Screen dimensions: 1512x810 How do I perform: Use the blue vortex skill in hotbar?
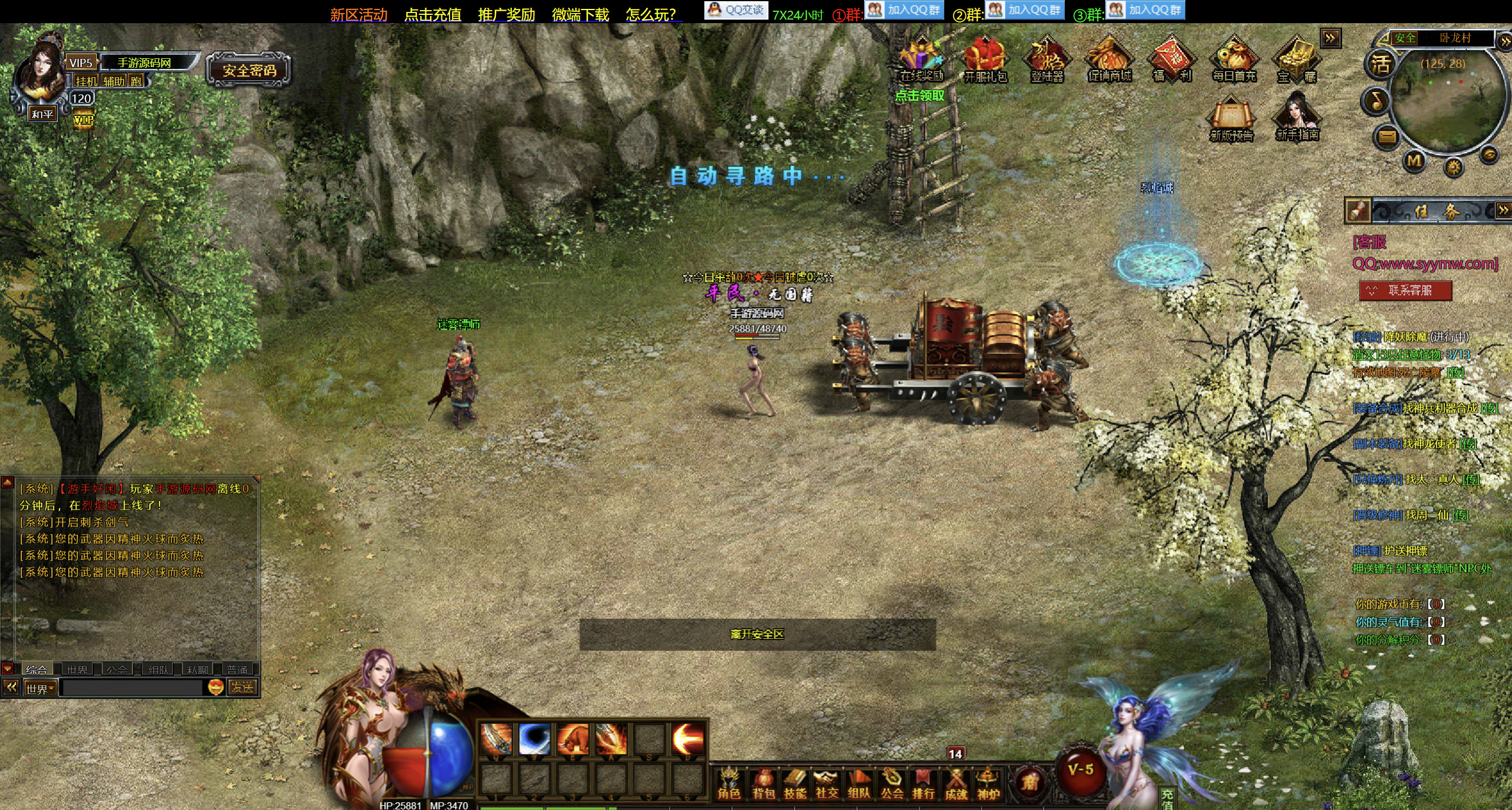pyautogui.click(x=534, y=739)
